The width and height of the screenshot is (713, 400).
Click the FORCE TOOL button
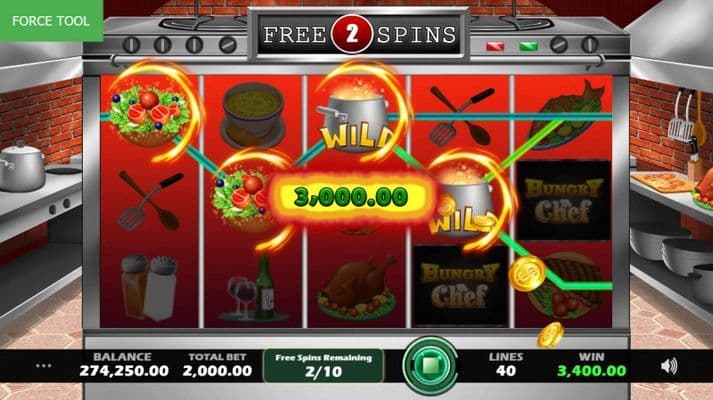pyautogui.click(x=52, y=20)
